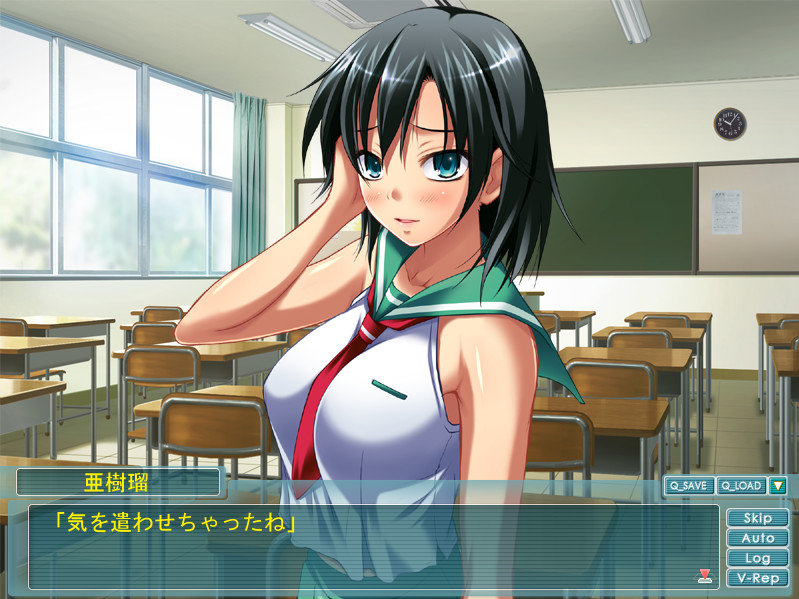Replay the voice with V-Rep
Screen dimensions: 799x599
pos(757,578)
